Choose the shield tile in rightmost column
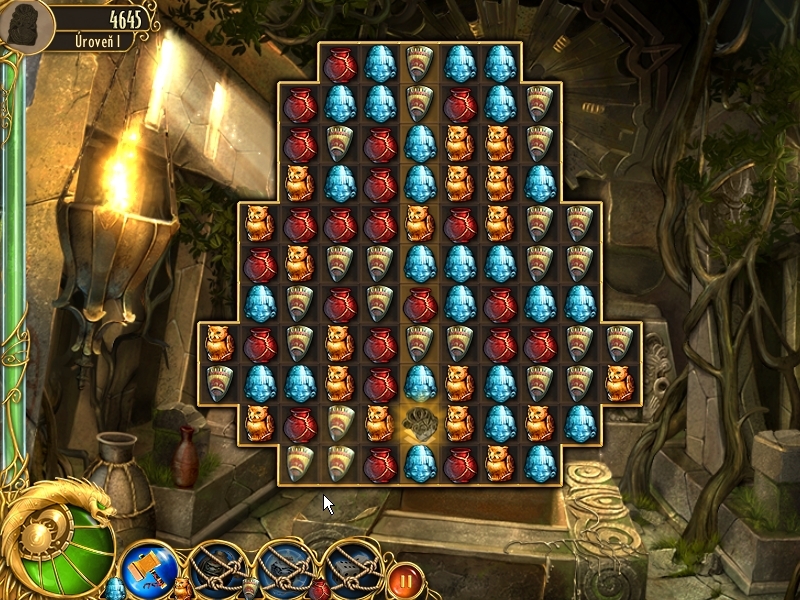 (620, 343)
